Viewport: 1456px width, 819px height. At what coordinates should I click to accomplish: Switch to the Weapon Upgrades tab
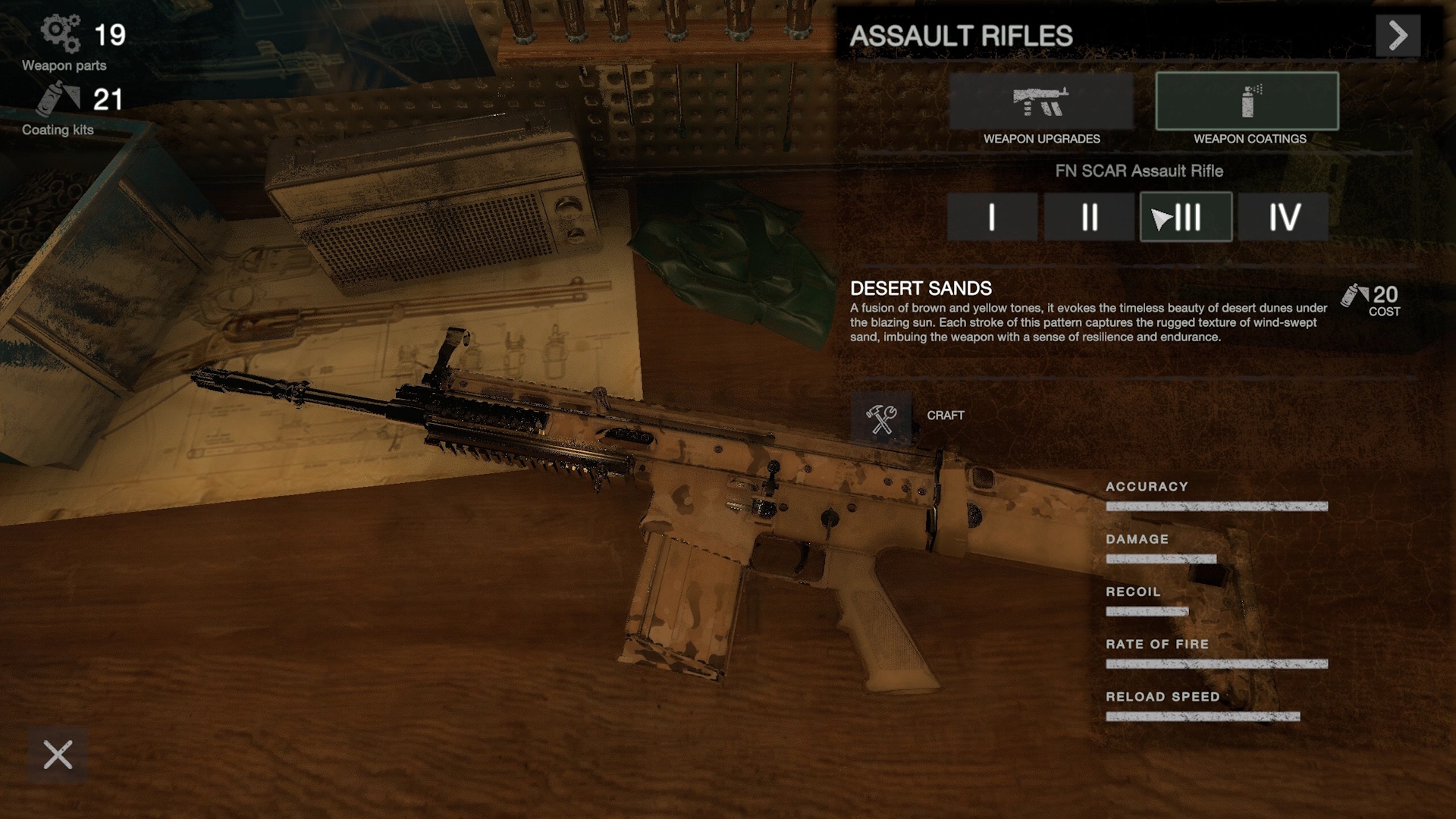[1041, 102]
